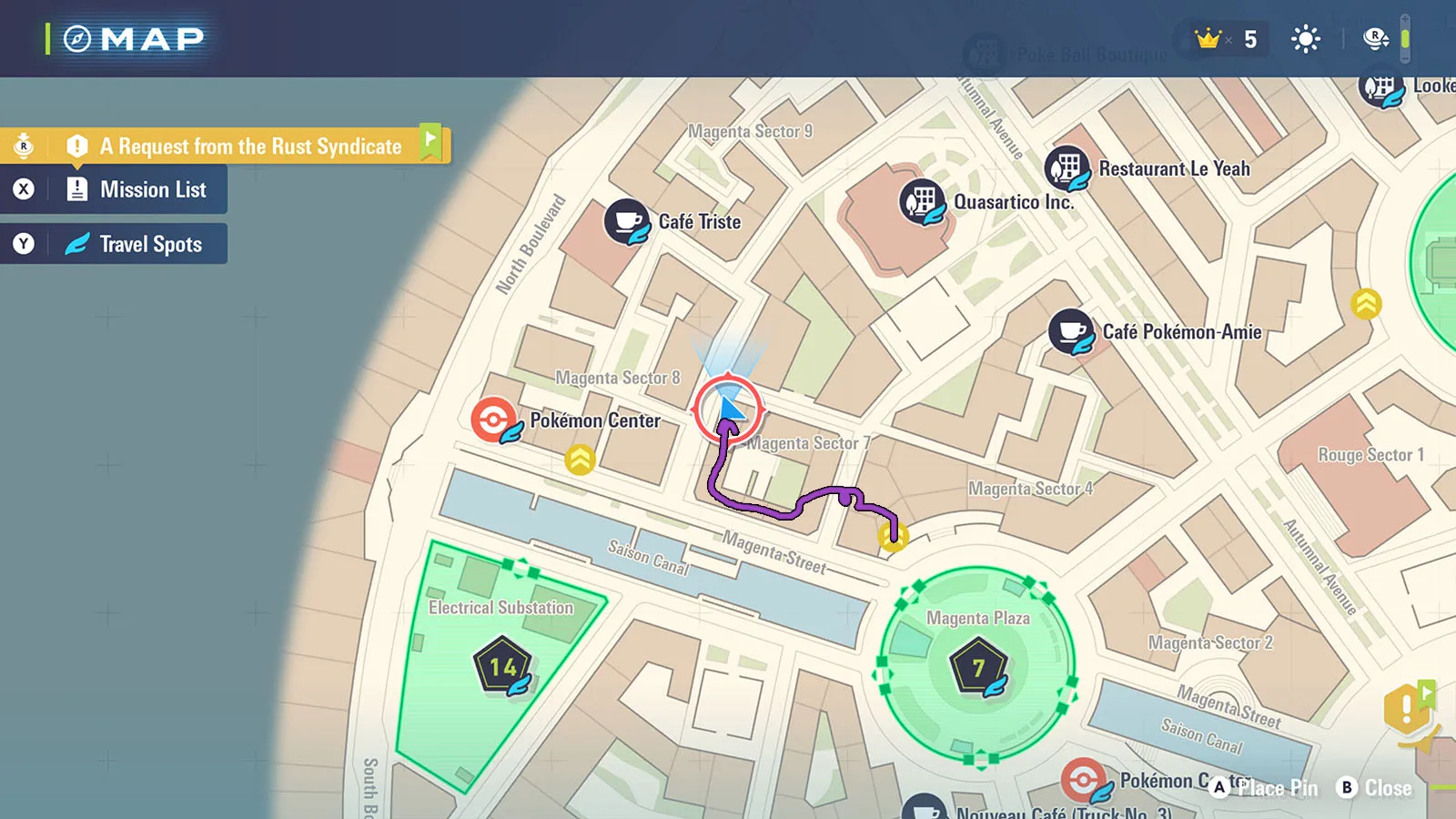Select Wild Zone 7 badge in Magenta Plaza
The height and width of the screenshot is (819, 1456).
pos(978,668)
